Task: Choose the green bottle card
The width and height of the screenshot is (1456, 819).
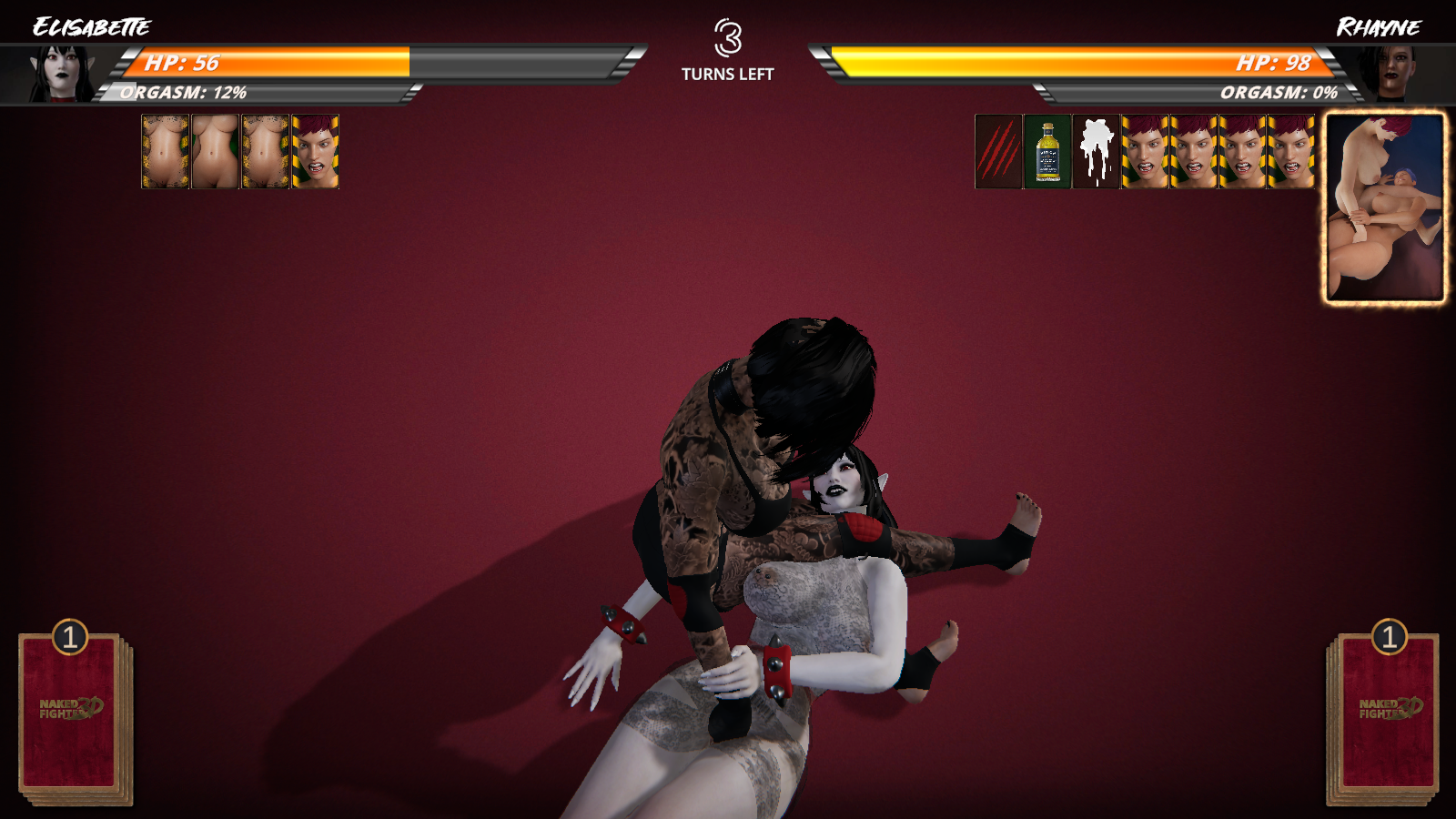Action: pos(1047,151)
